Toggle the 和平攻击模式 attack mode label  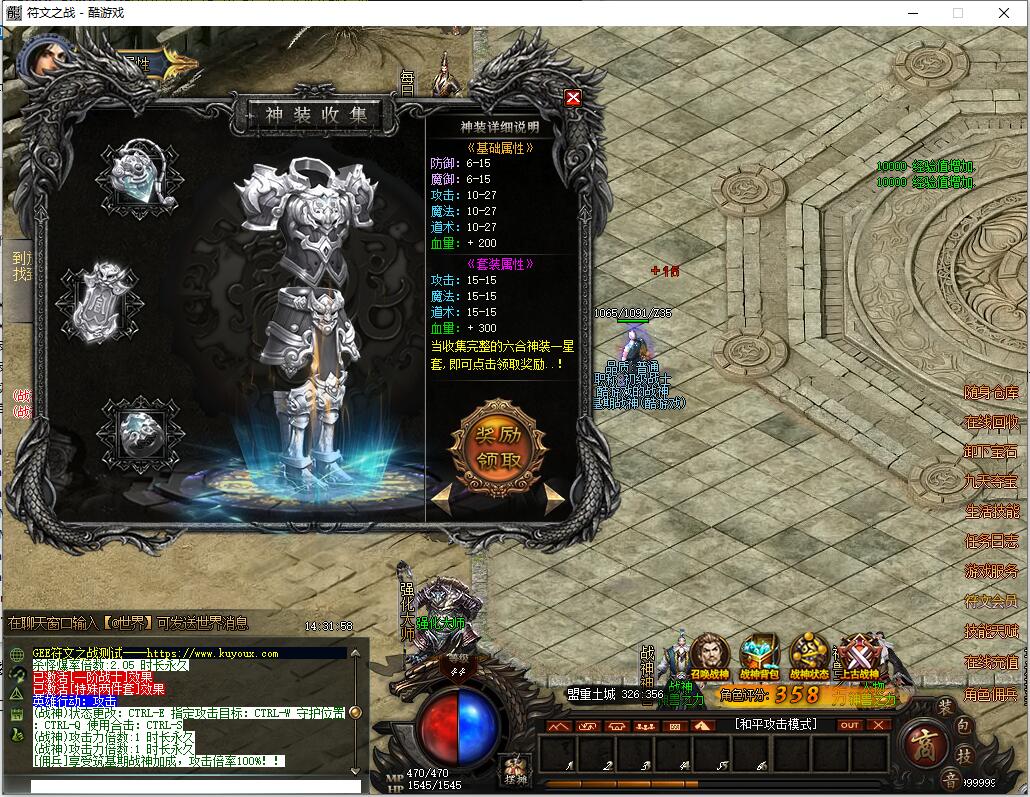[775, 724]
